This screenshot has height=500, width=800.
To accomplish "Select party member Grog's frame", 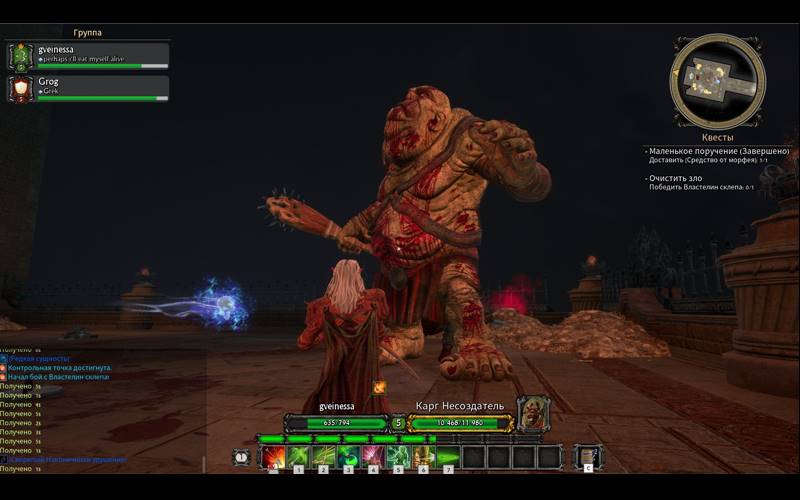I will coord(88,88).
